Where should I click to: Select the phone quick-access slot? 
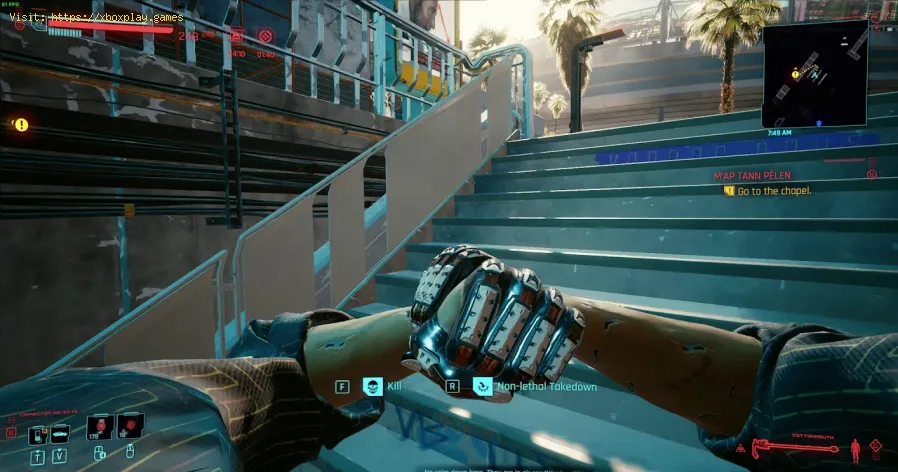pyautogui.click(x=36, y=432)
